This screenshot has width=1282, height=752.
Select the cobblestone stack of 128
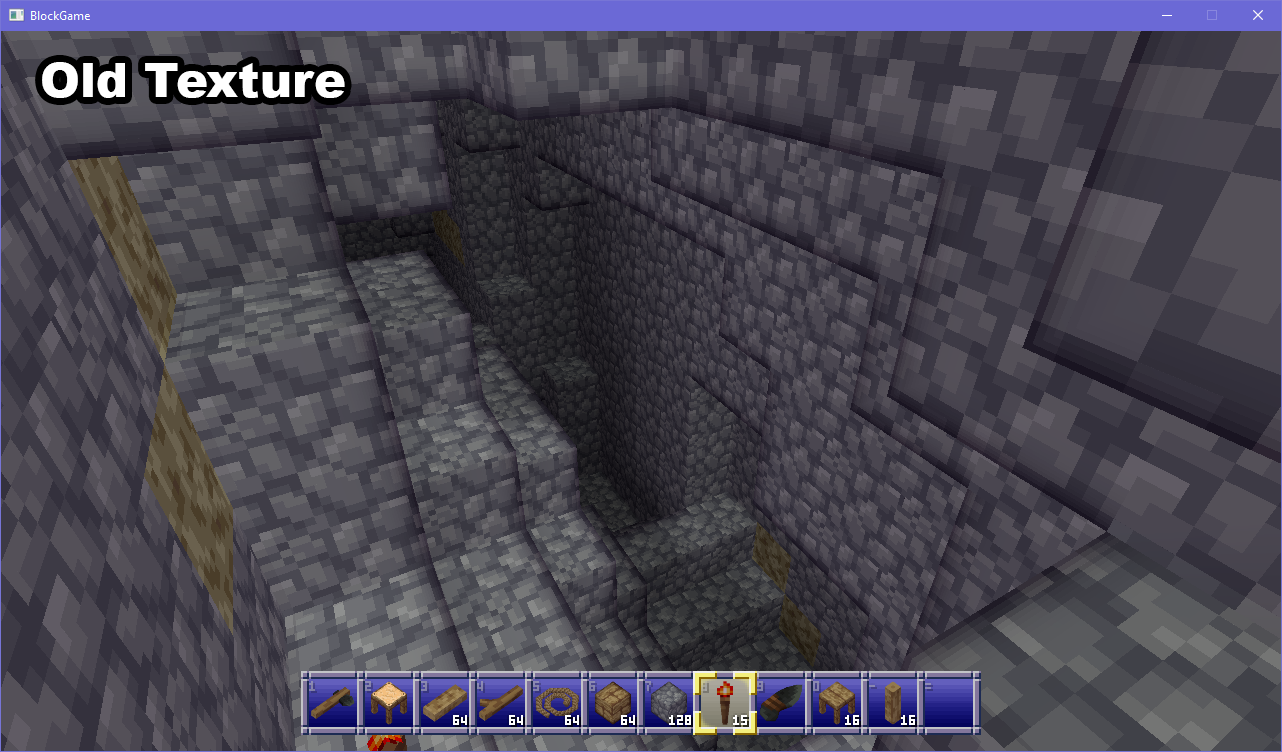coord(668,703)
